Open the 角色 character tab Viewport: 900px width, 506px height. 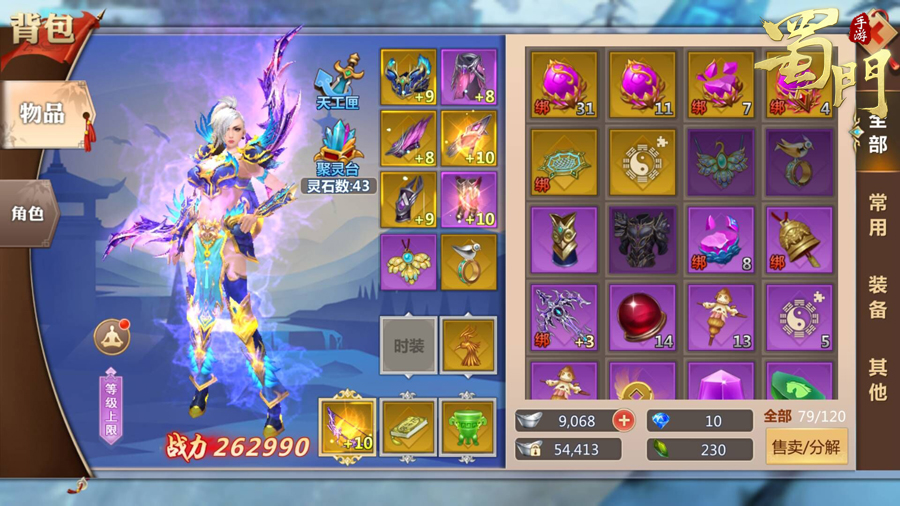pyautogui.click(x=28, y=213)
